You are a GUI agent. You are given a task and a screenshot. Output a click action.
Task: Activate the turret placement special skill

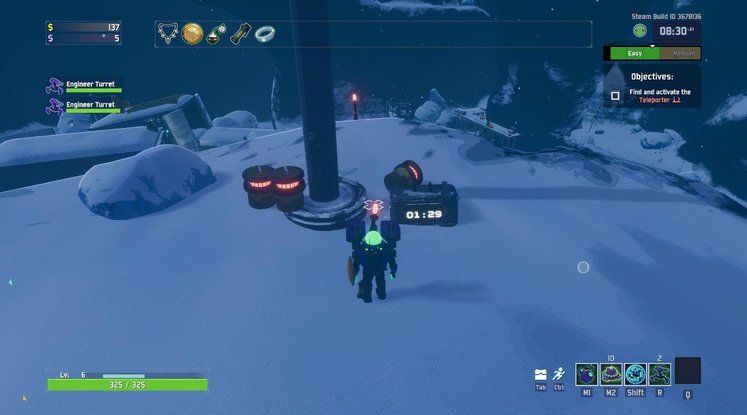click(x=659, y=373)
